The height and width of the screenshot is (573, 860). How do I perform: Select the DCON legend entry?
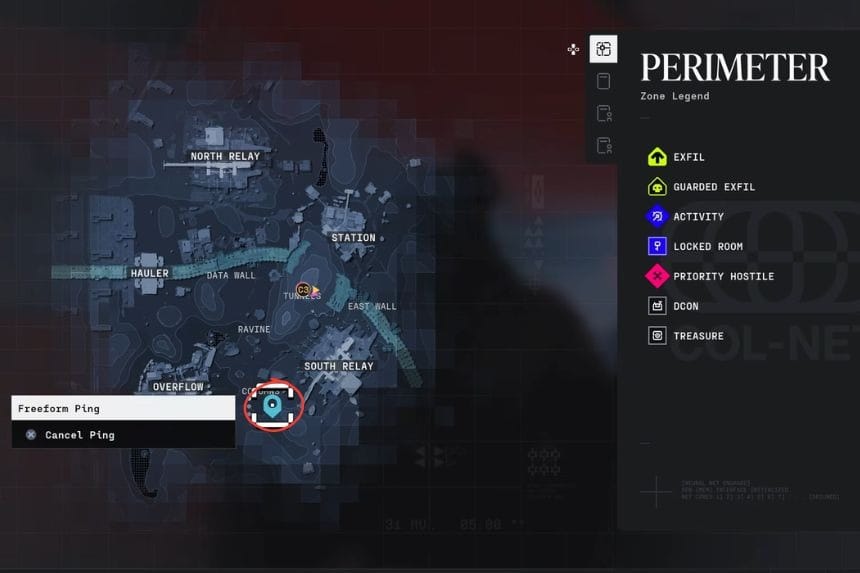[685, 307]
